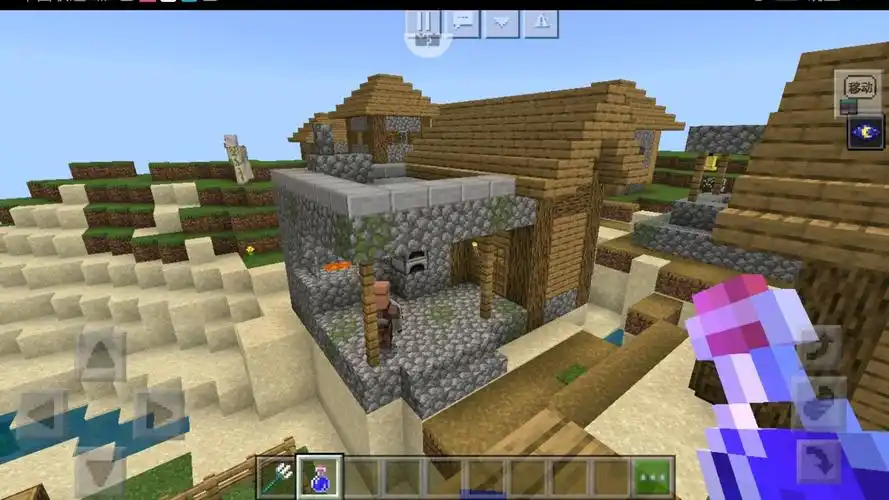The width and height of the screenshot is (889, 500).
Task: Pause the game with the pause button
Action: (x=426, y=21)
